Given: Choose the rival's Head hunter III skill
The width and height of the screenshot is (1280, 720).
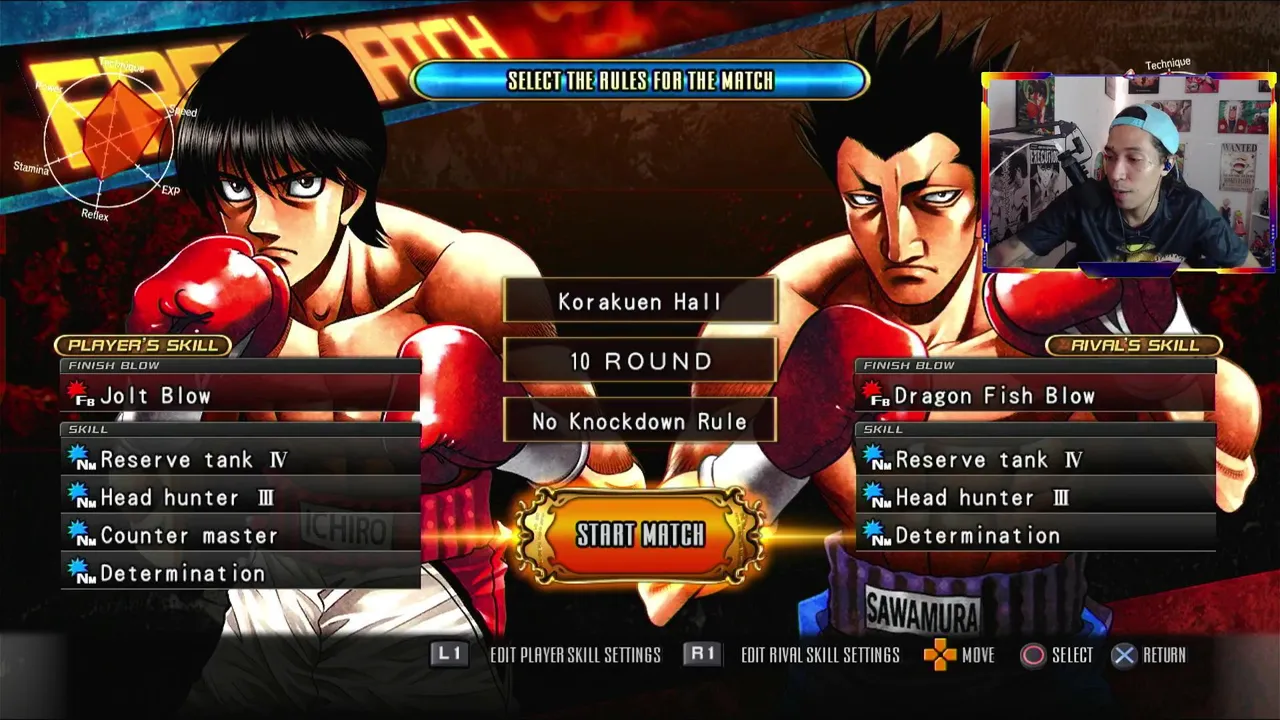Looking at the screenshot, I should (1035, 498).
